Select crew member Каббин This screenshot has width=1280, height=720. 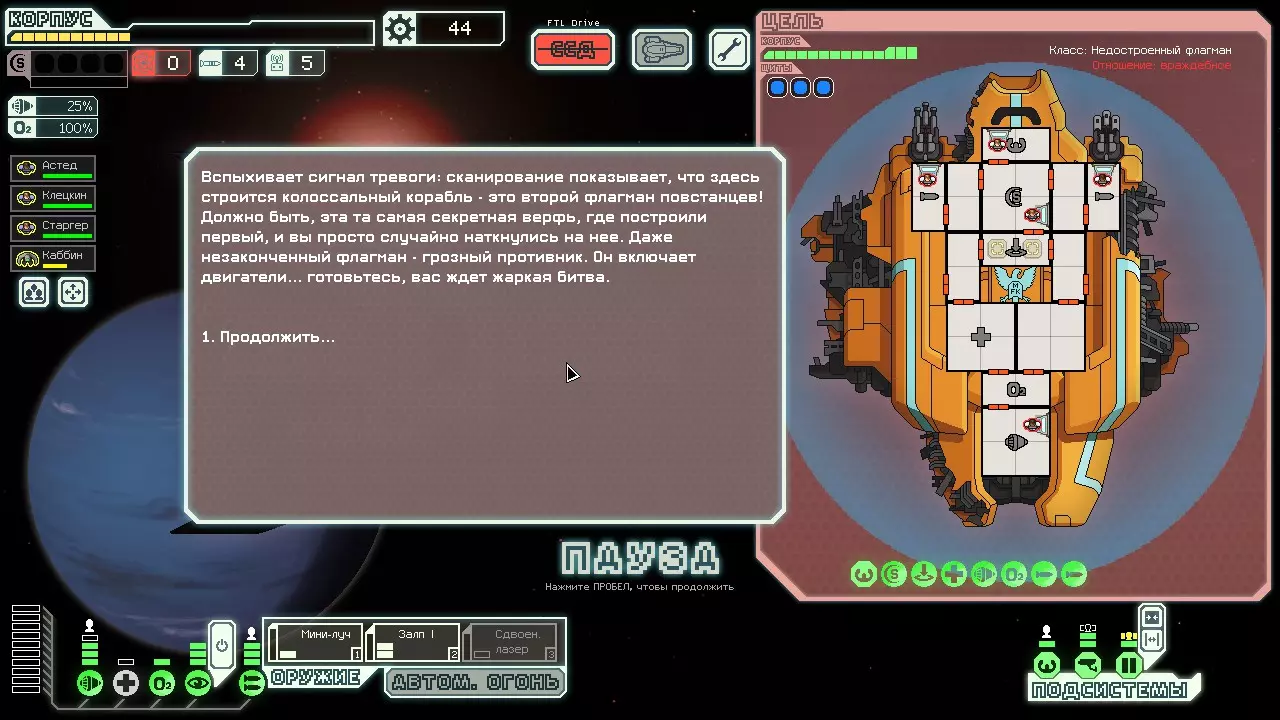point(55,258)
